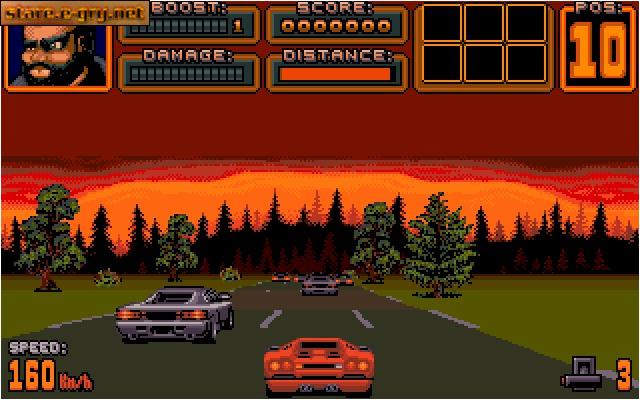The height and width of the screenshot is (400, 640).
Task: Open the stare-e-gry.net watermark link
Action: [75, 13]
